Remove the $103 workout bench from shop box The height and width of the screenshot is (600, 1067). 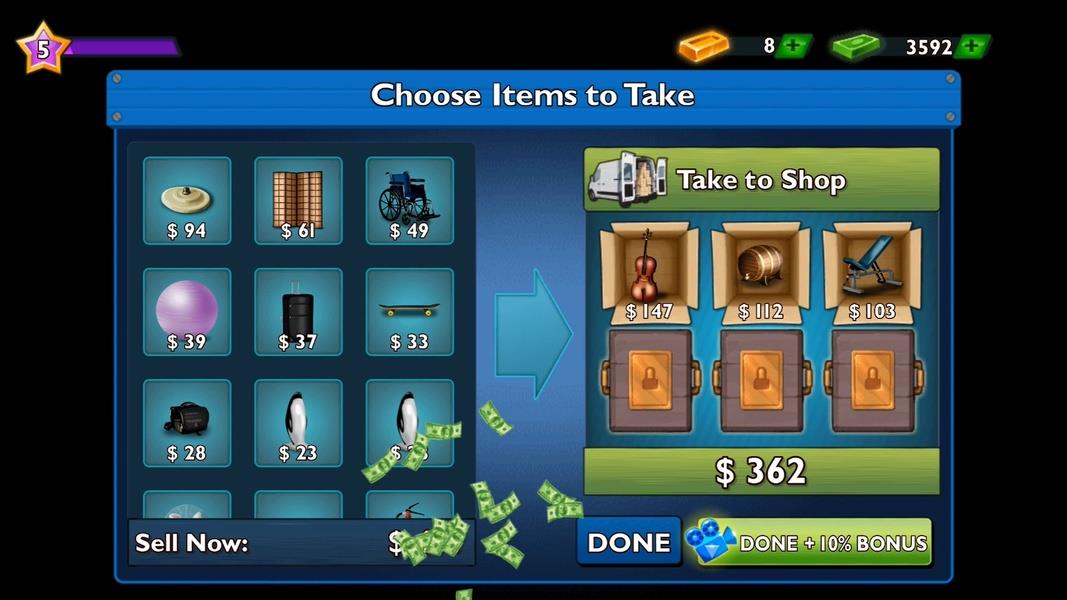click(x=871, y=270)
